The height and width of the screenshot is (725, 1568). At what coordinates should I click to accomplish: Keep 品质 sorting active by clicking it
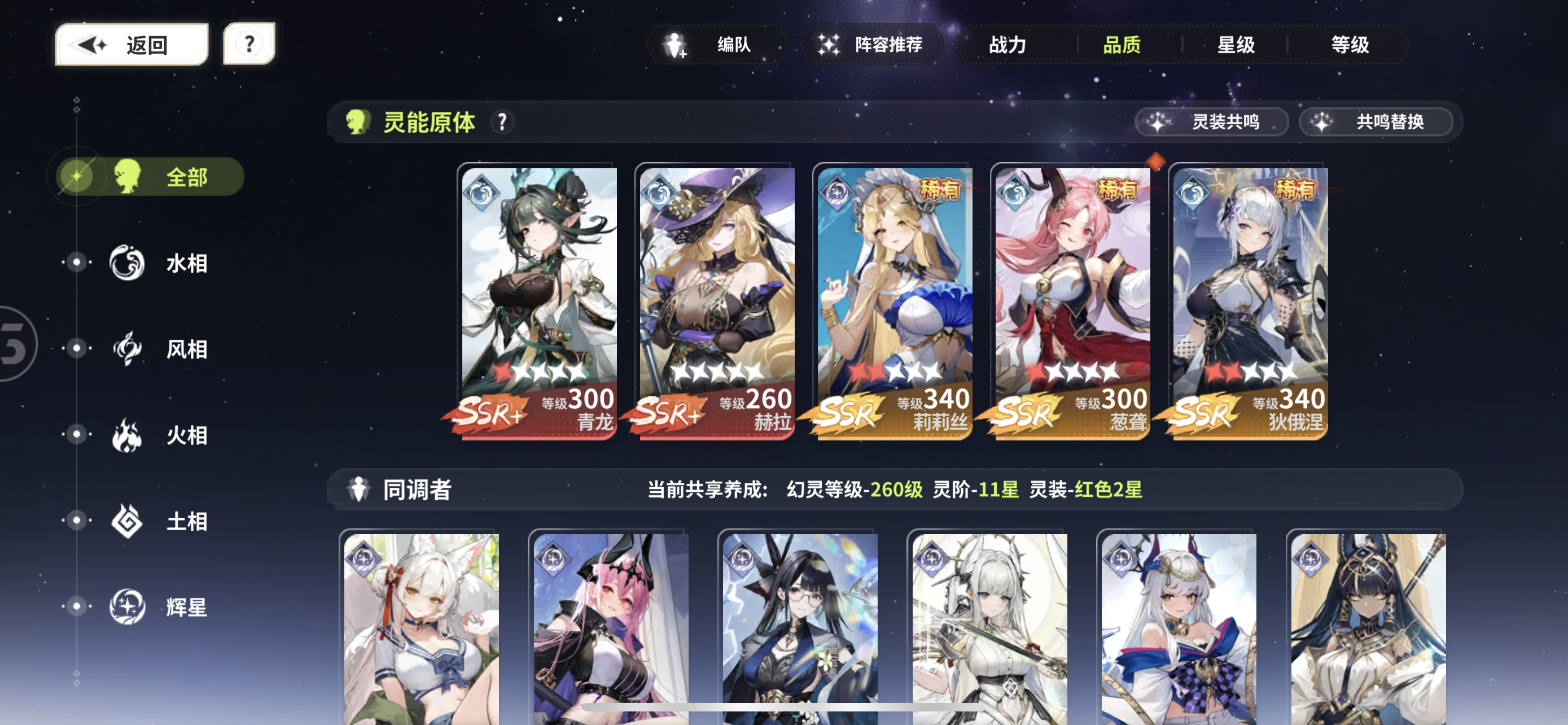(x=1122, y=45)
